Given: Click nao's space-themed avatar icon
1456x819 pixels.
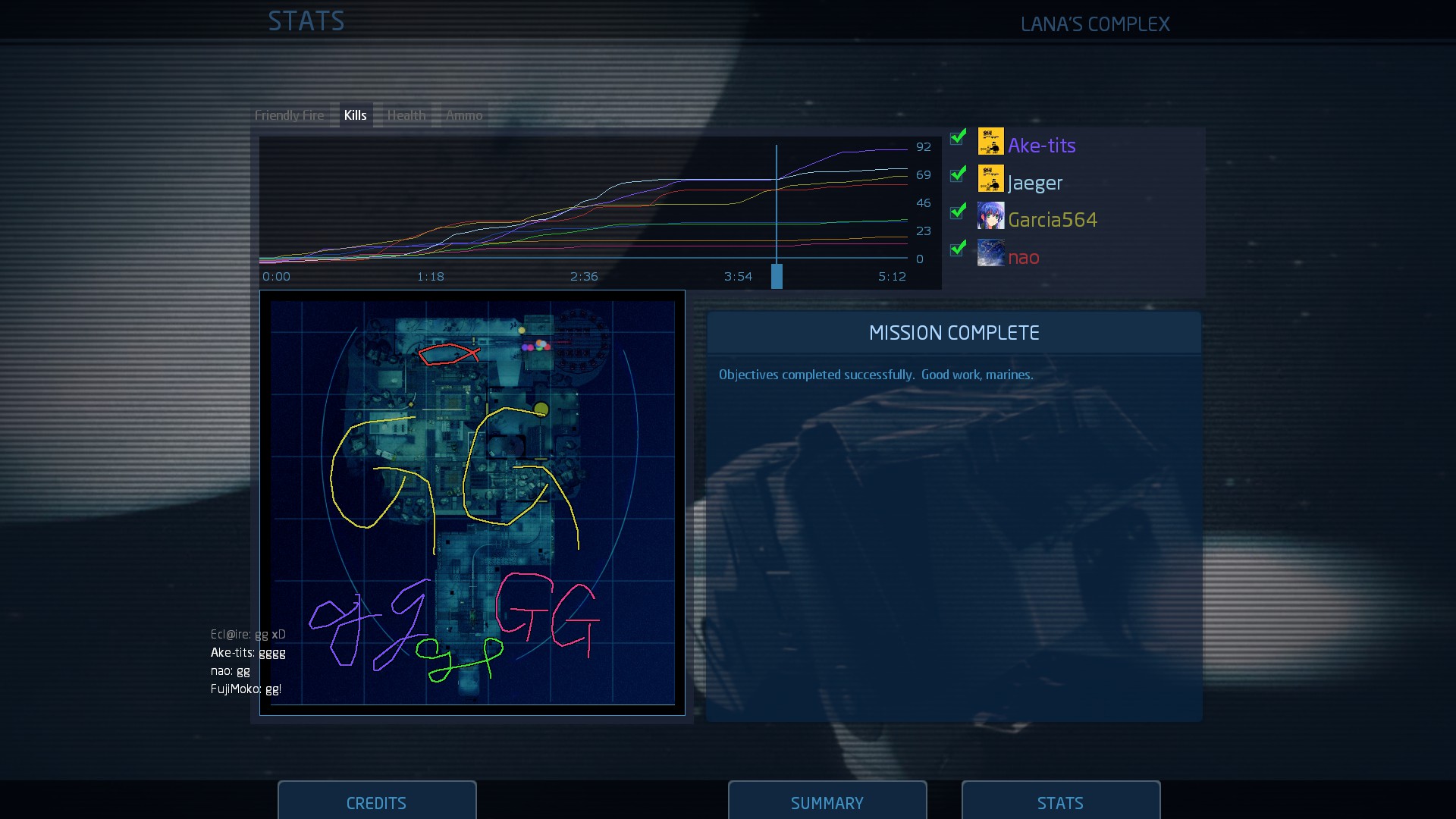Looking at the screenshot, I should [x=992, y=253].
